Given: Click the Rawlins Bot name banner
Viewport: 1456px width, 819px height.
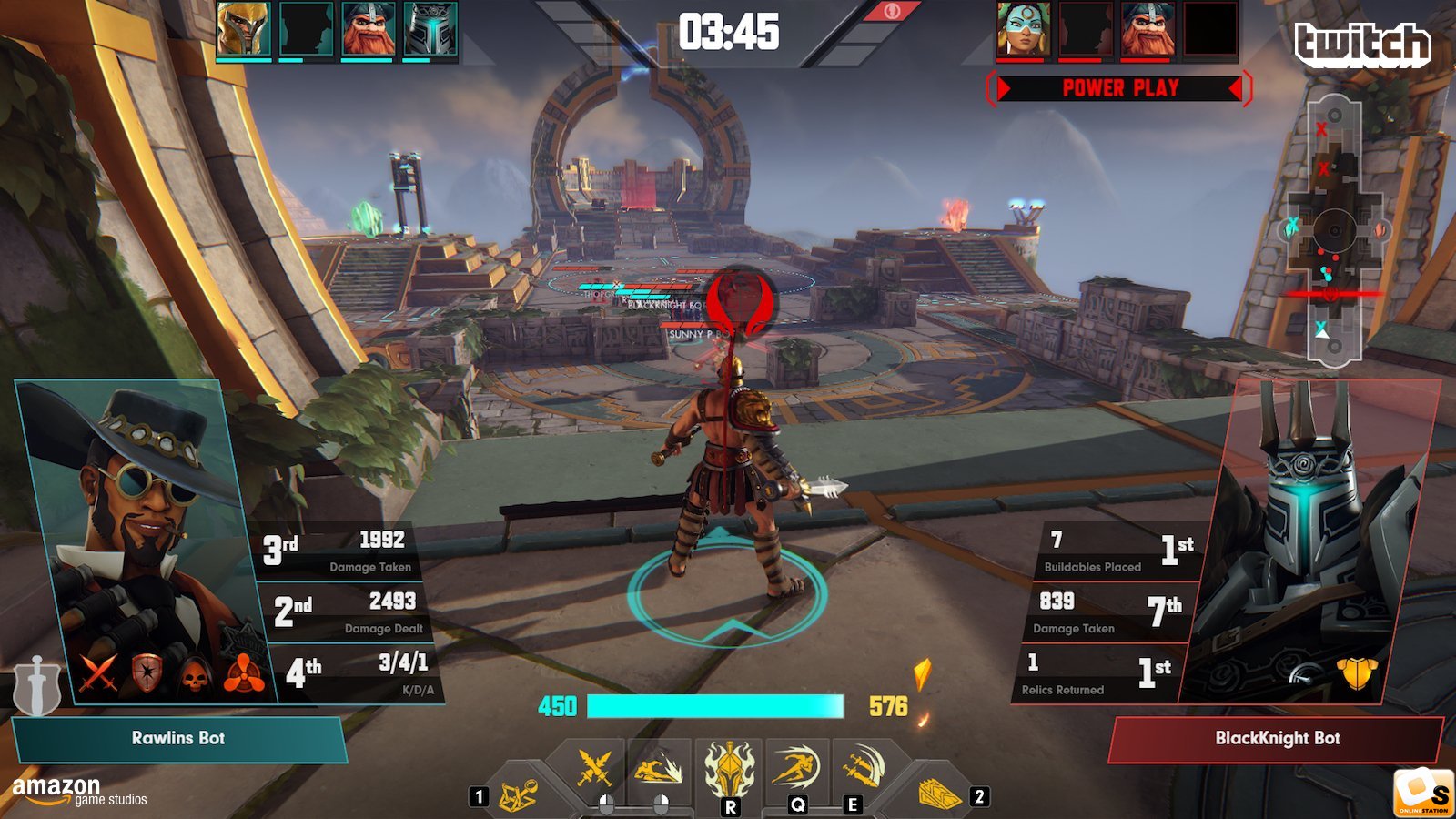Looking at the screenshot, I should 178,738.
